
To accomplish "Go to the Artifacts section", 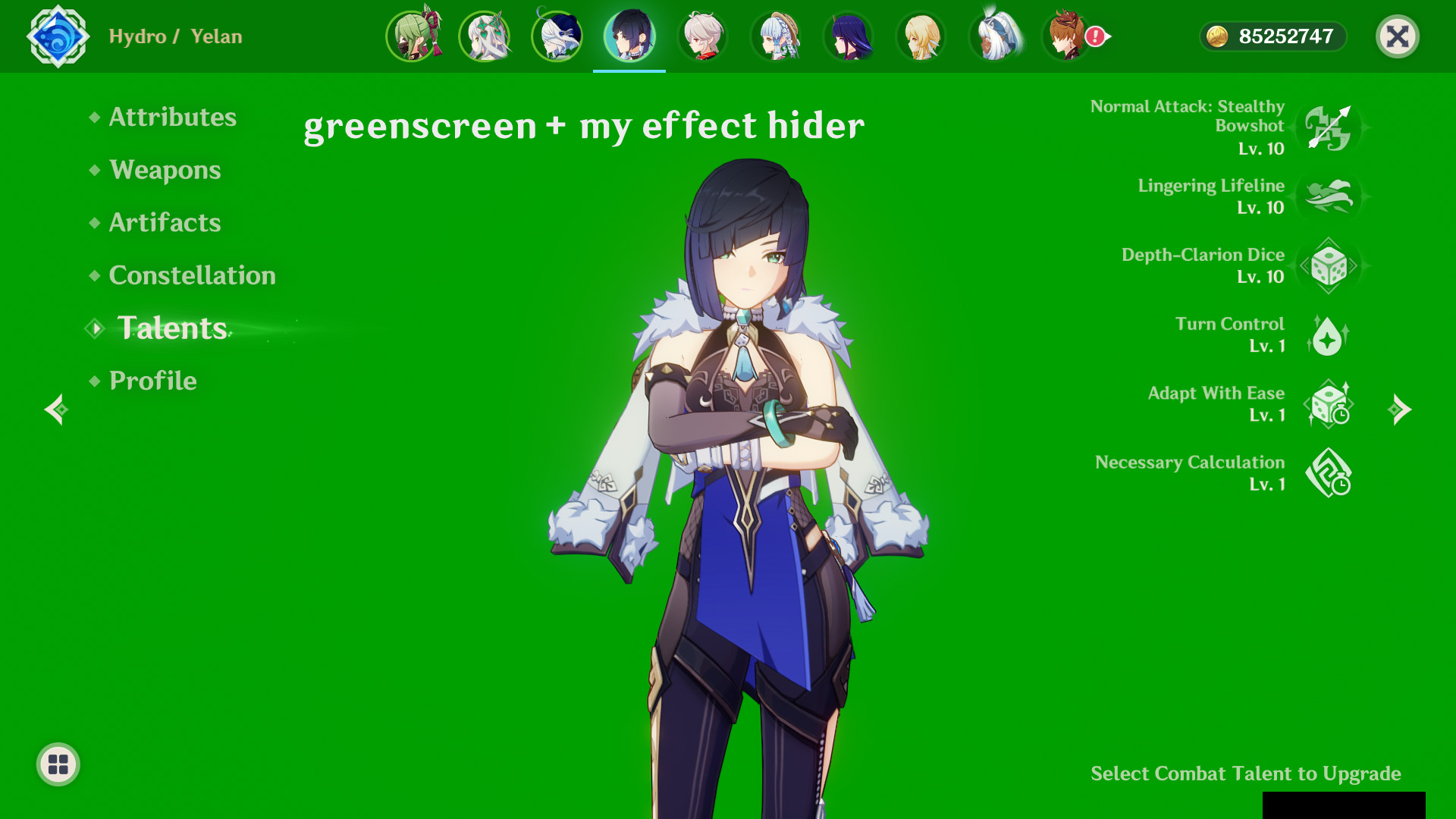I will (165, 222).
